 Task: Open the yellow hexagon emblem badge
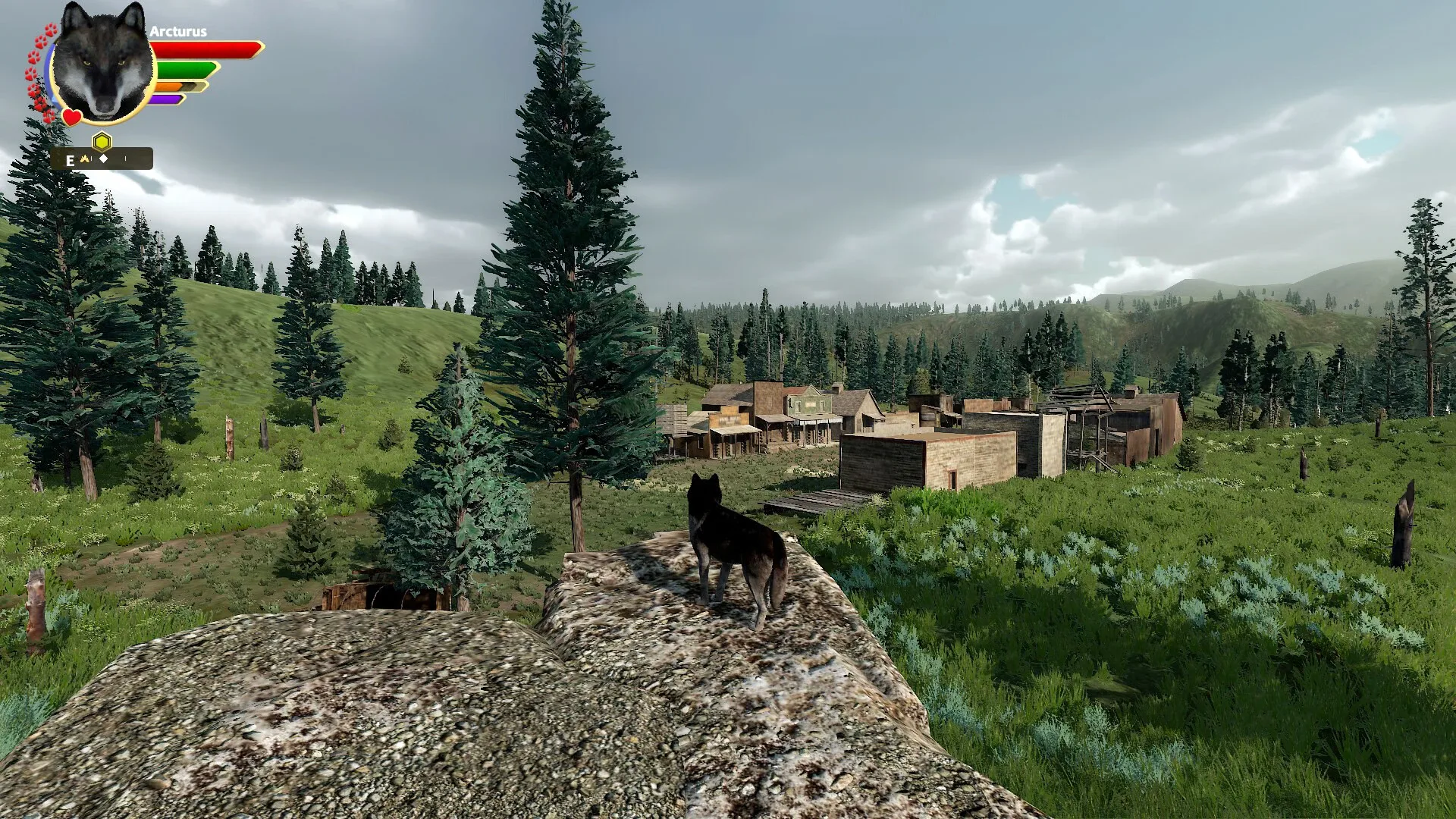pyautogui.click(x=102, y=141)
